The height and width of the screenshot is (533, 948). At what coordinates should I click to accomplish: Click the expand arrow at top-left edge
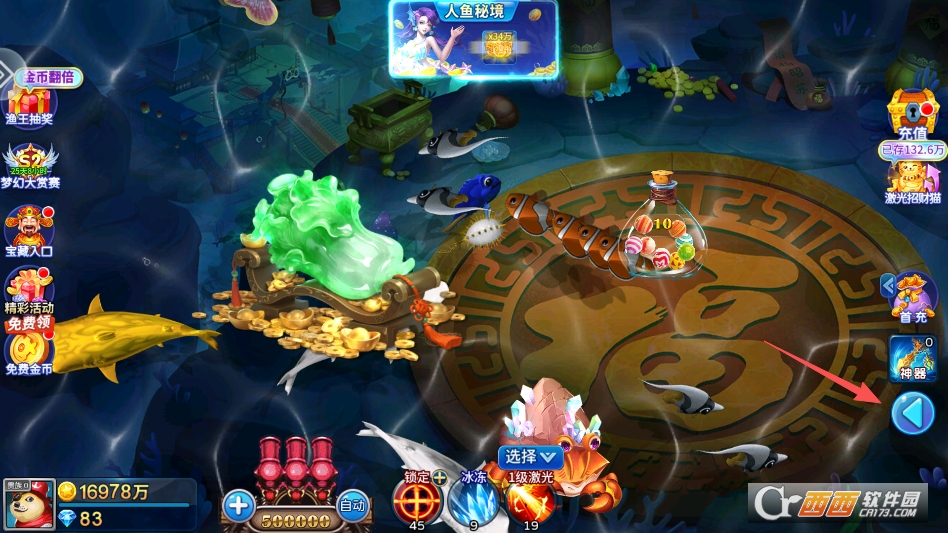click(8, 73)
